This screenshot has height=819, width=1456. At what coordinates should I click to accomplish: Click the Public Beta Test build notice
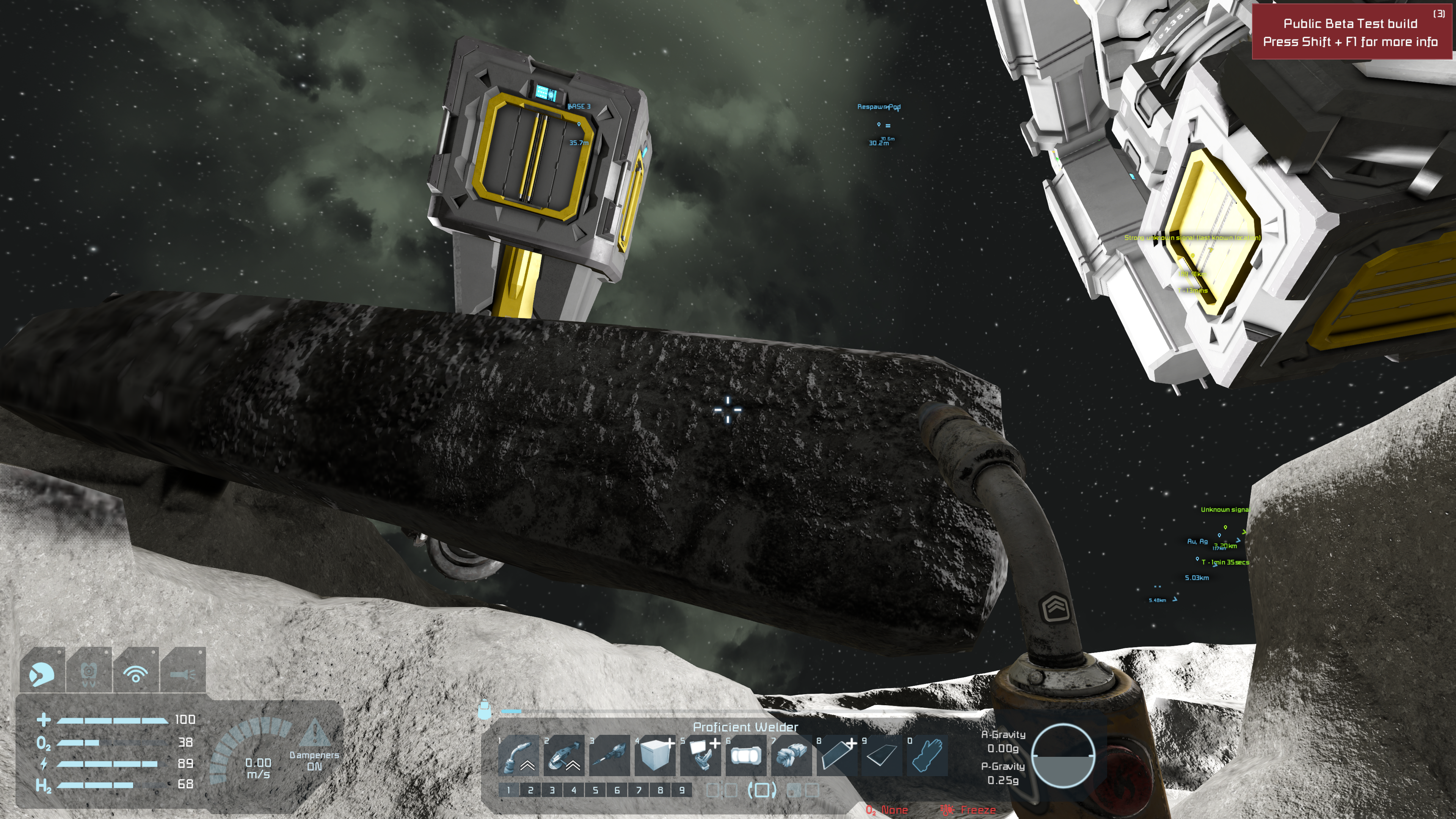click(x=1350, y=32)
